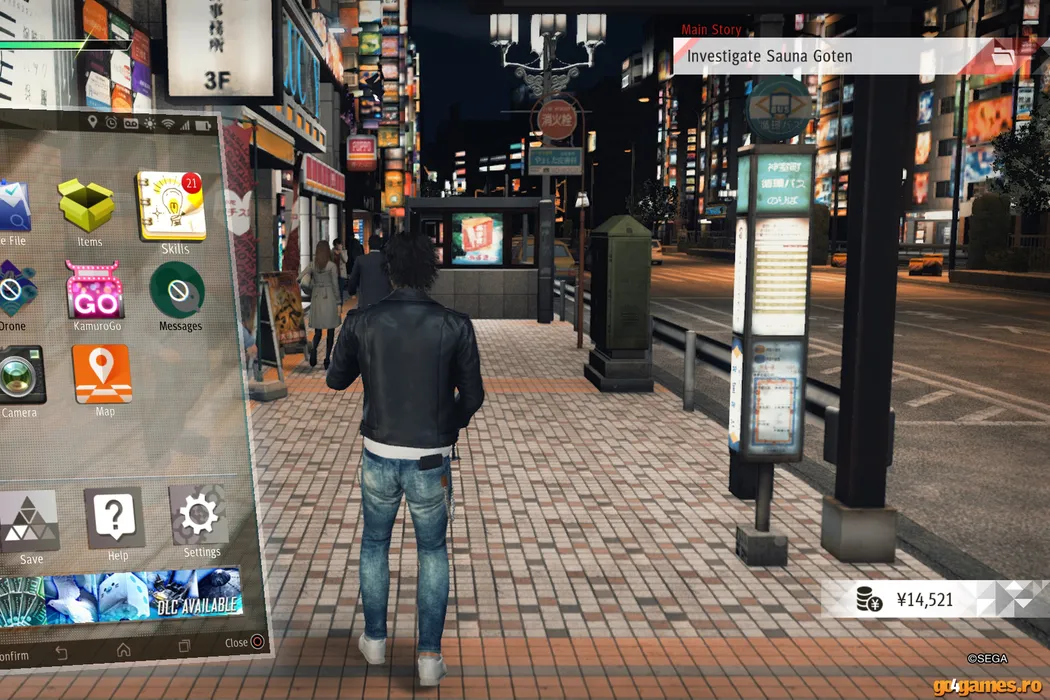The height and width of the screenshot is (700, 1050).
Task: Open the Map app
Action: pyautogui.click(x=102, y=374)
